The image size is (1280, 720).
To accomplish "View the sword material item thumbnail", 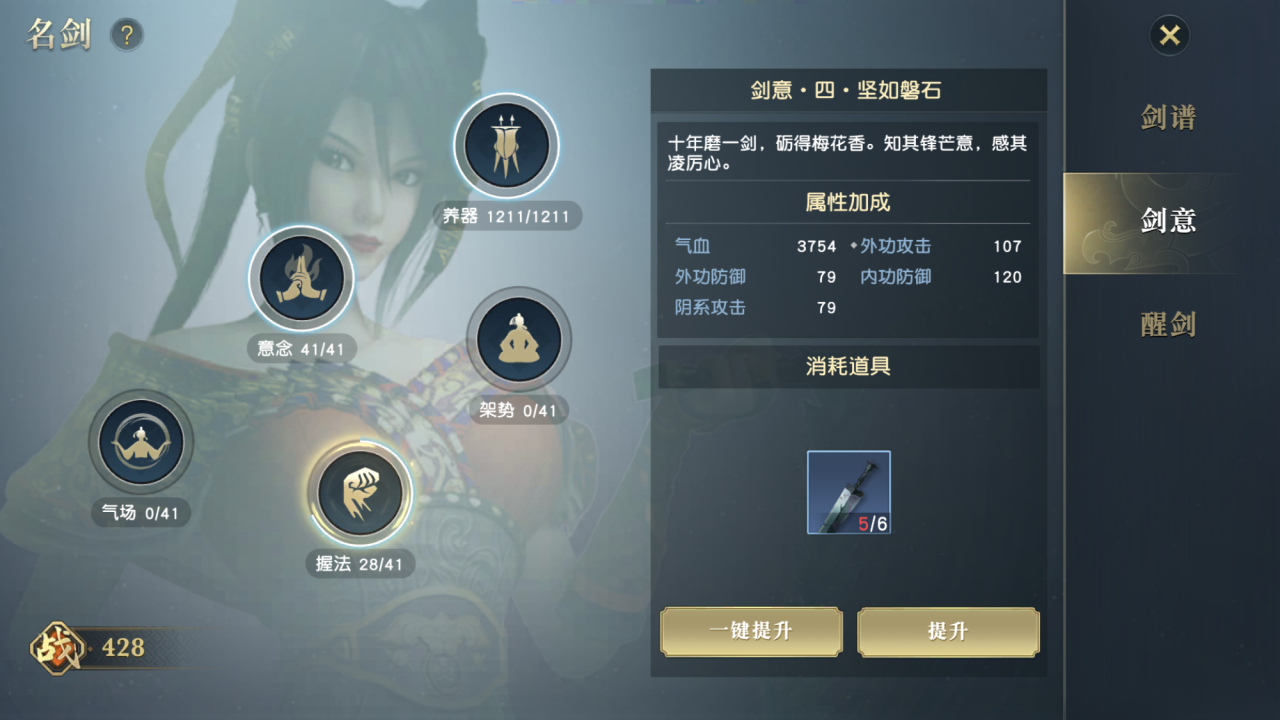I will pyautogui.click(x=848, y=492).
